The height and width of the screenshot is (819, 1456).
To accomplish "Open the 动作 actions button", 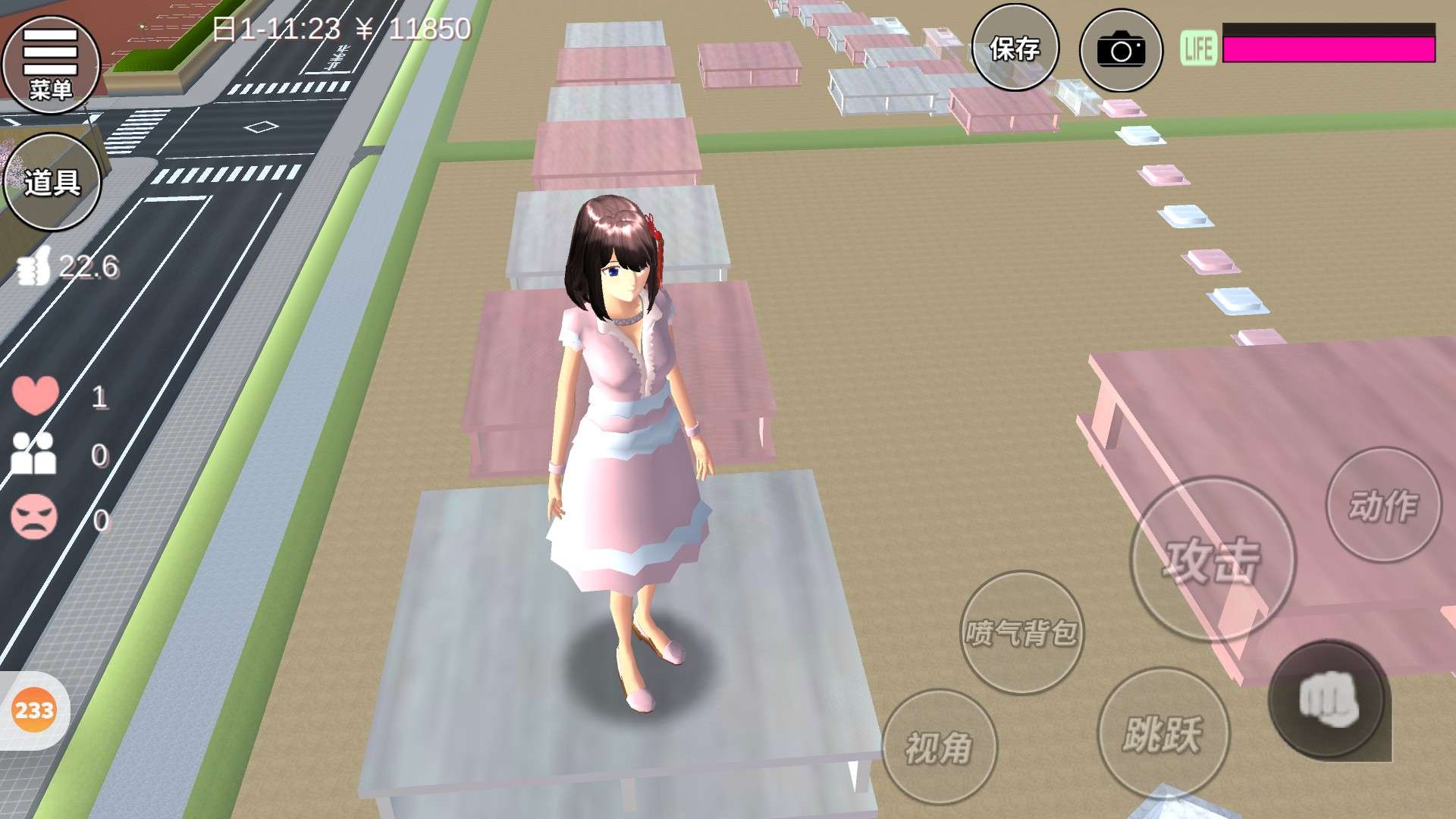I will (1383, 505).
